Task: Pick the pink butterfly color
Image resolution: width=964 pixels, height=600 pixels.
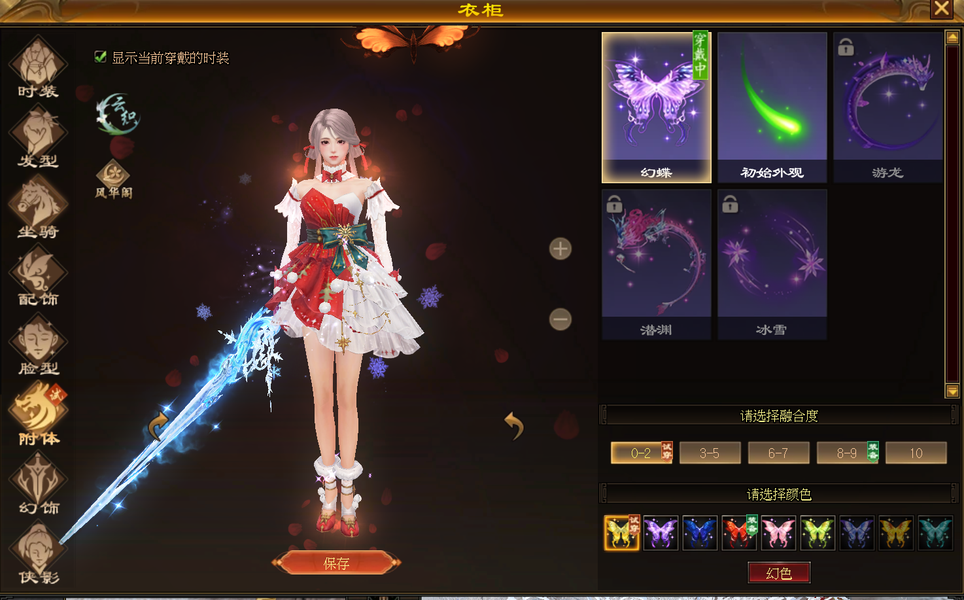Action: (778, 533)
